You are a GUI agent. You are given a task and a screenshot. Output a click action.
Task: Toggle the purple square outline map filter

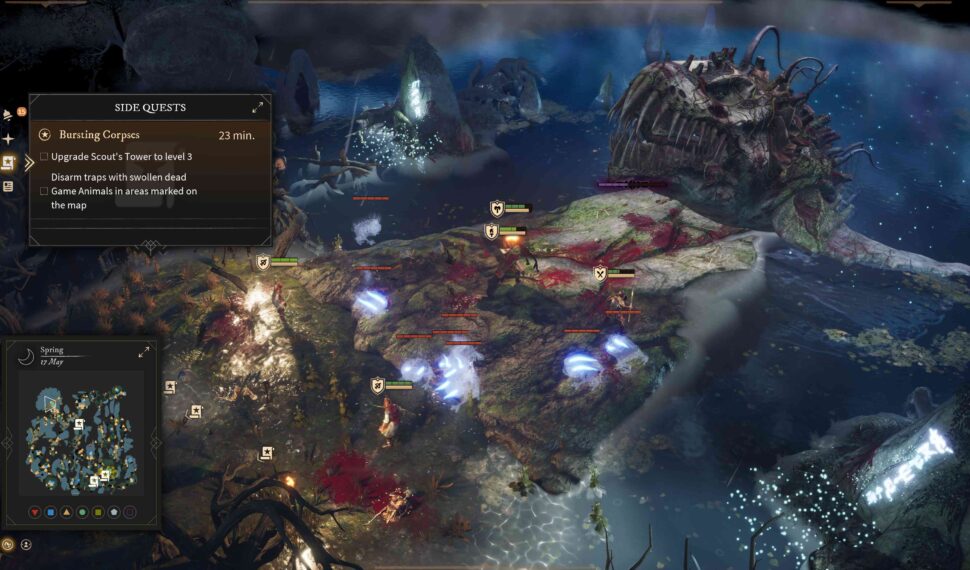click(x=129, y=512)
